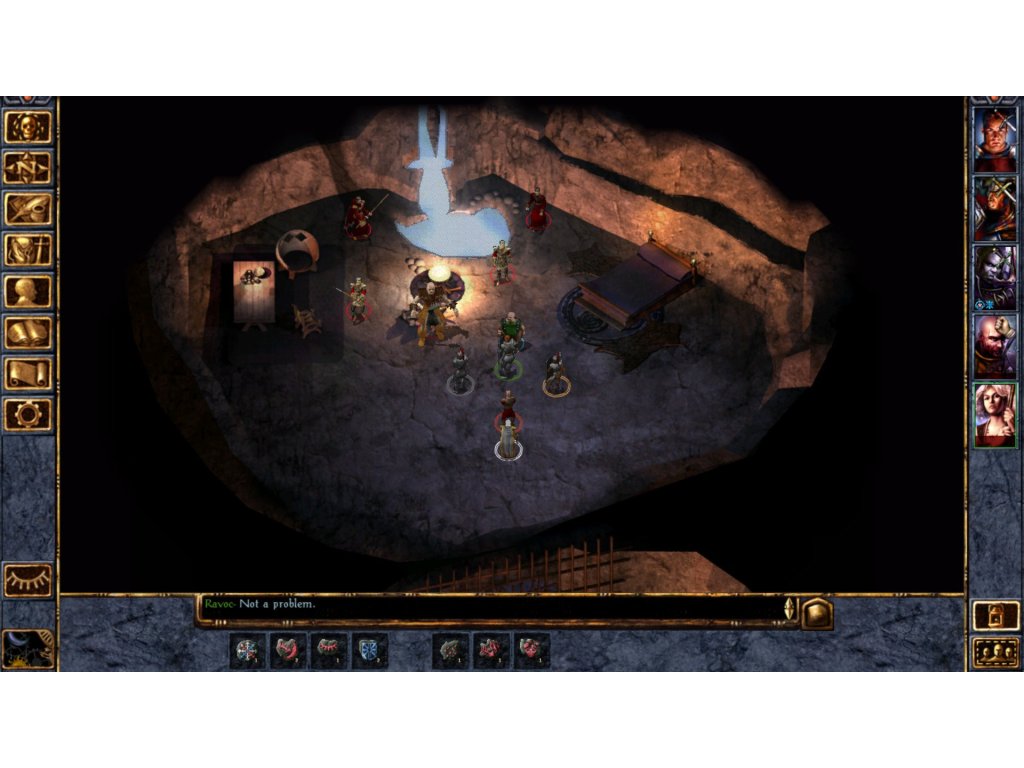Open the options gear button
The image size is (1024, 768).
point(28,414)
